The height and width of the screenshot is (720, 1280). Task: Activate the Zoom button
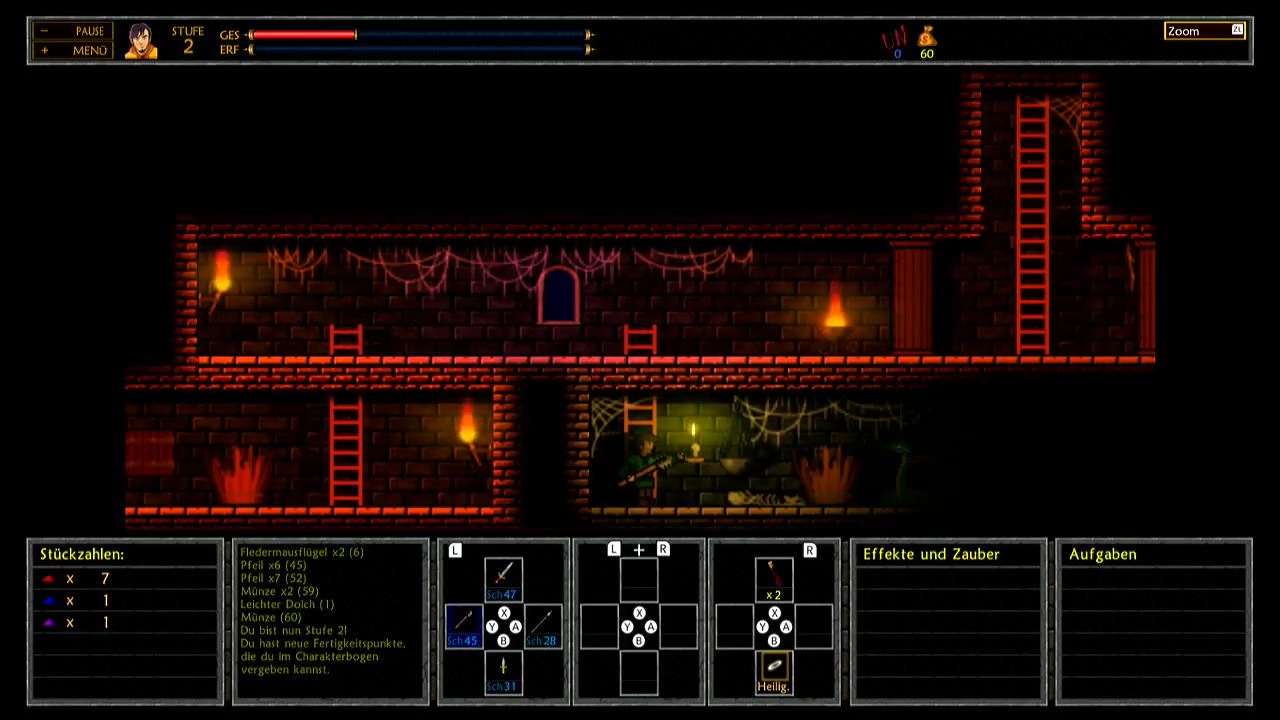tap(1205, 31)
